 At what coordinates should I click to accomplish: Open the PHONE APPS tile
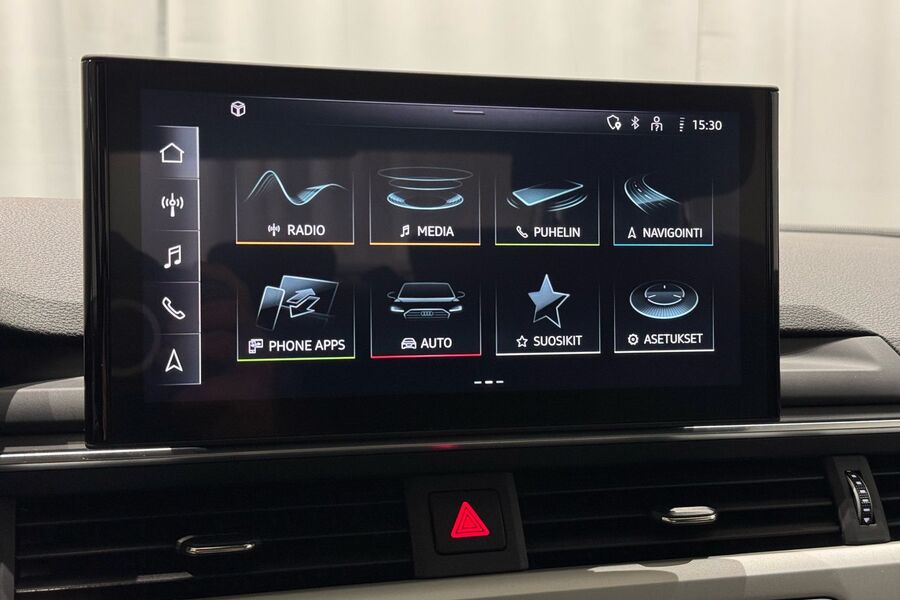(296, 317)
